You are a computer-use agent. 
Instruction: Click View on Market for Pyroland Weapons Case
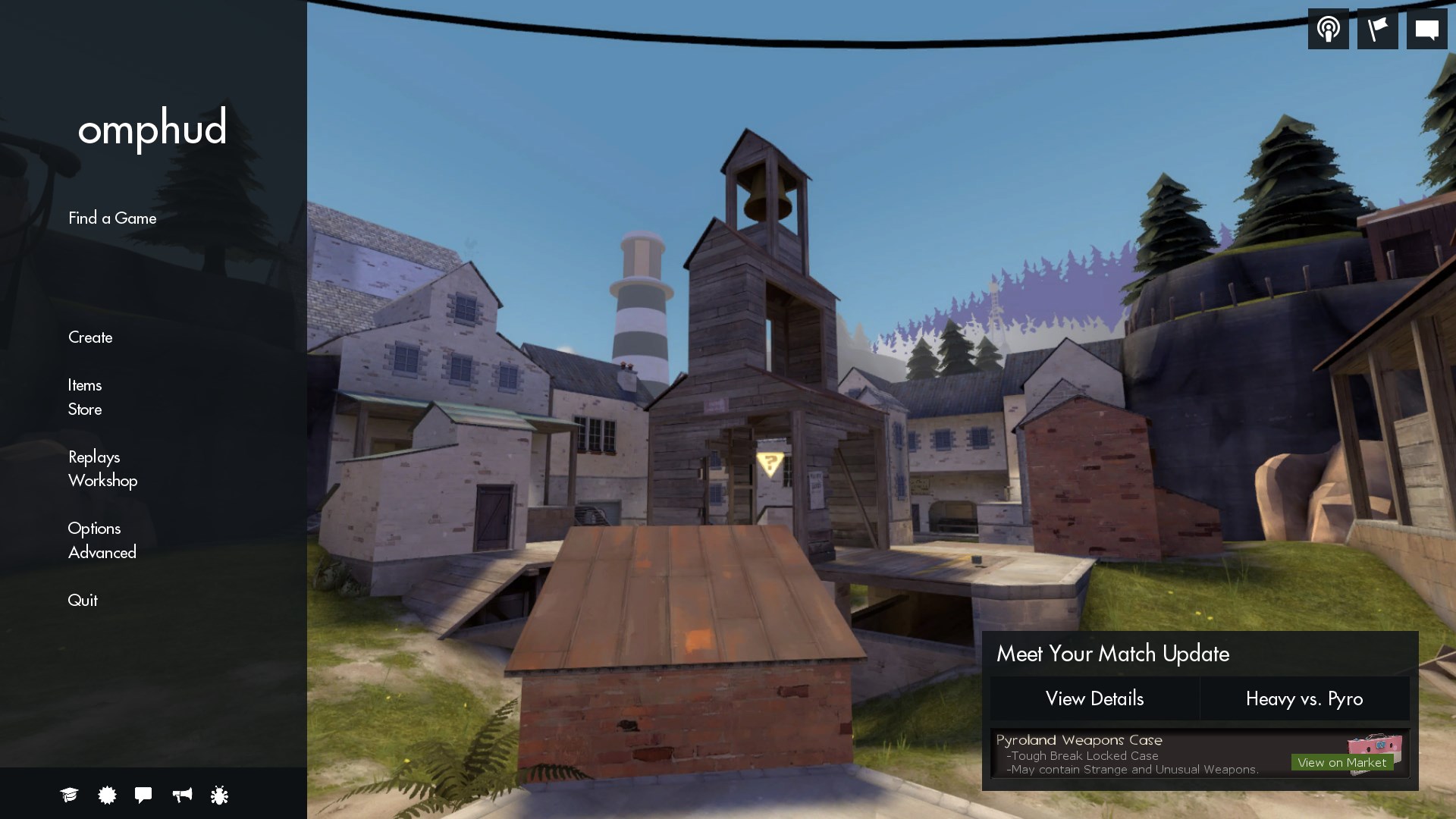1343,762
